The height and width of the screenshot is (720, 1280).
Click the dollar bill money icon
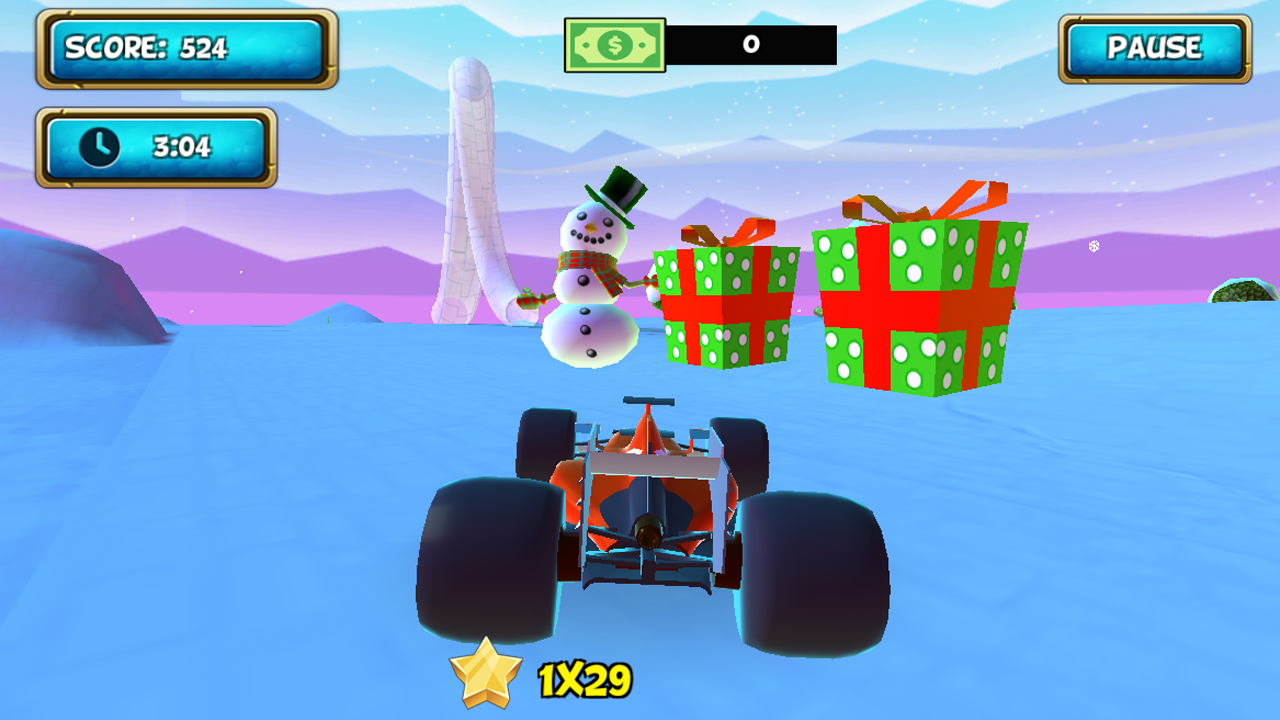pos(615,44)
